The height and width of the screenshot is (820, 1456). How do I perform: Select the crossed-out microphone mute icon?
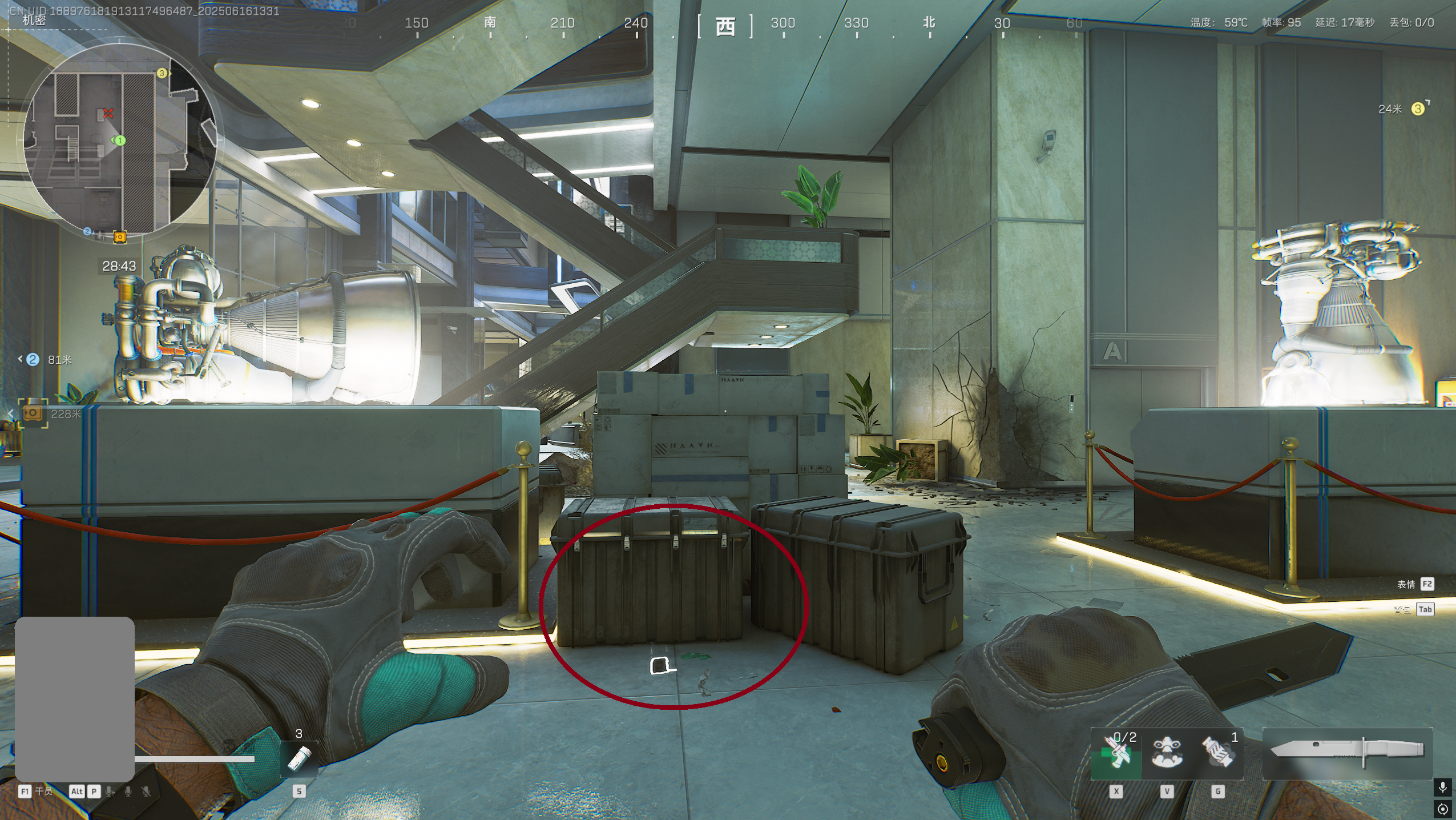[146, 791]
